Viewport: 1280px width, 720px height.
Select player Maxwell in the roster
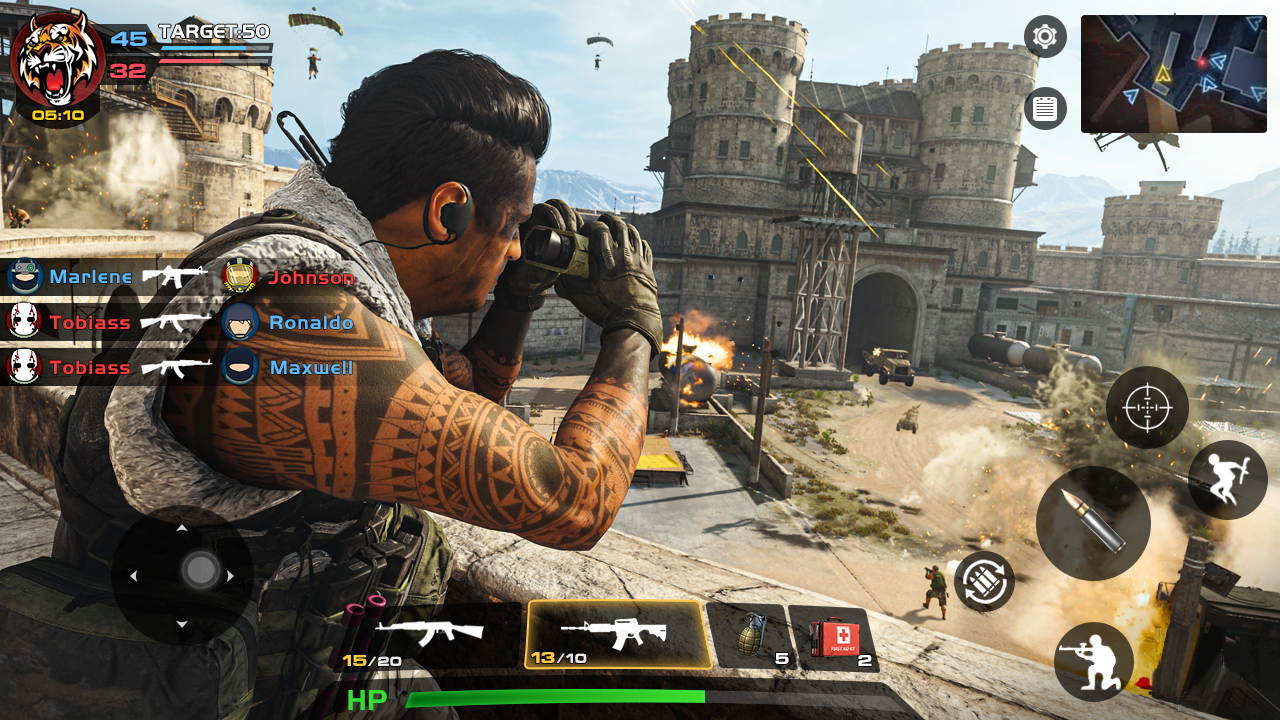pos(310,367)
